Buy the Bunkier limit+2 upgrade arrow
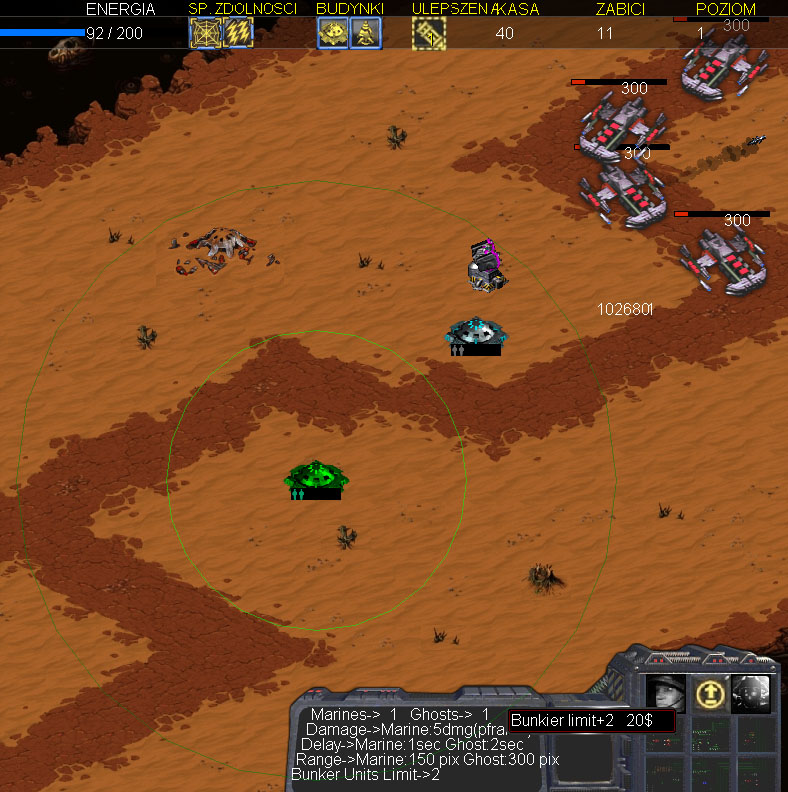Screen dimensions: 788x792 708,693
